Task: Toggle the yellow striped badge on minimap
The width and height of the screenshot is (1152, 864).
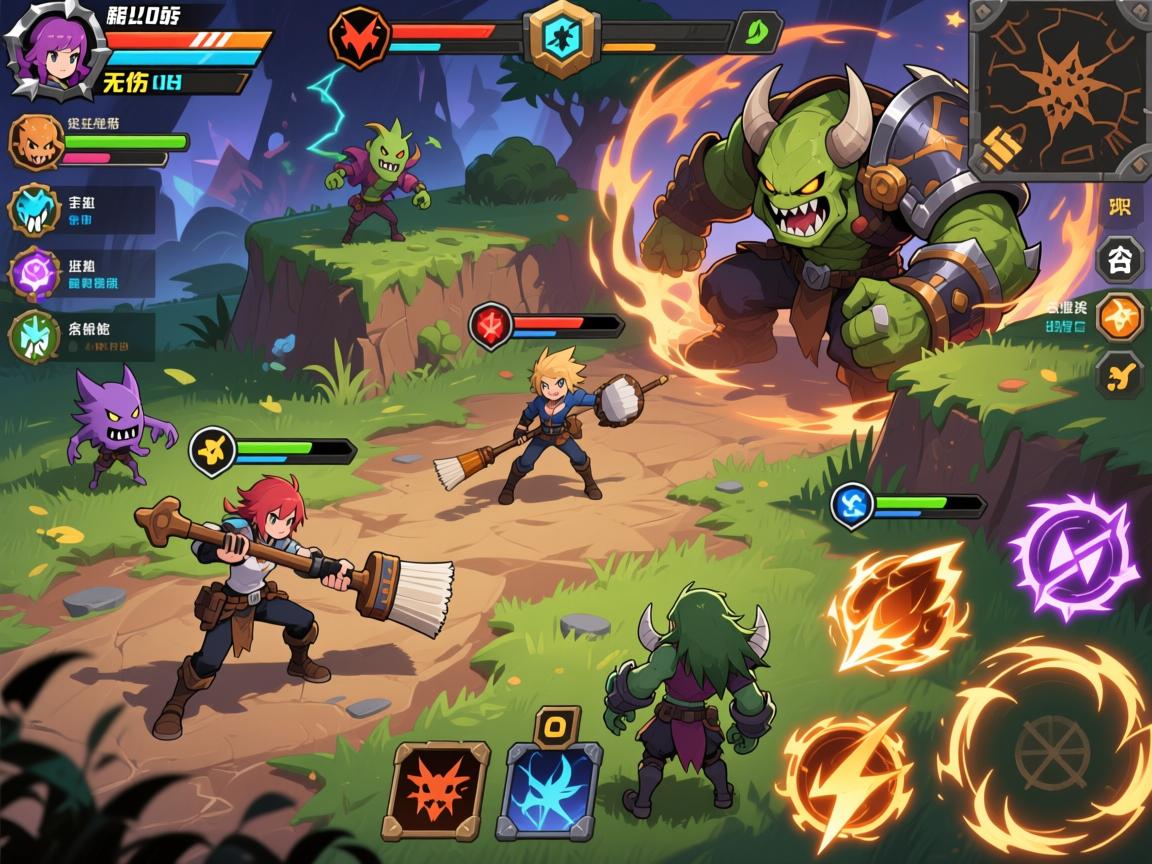Action: pos(1002,149)
